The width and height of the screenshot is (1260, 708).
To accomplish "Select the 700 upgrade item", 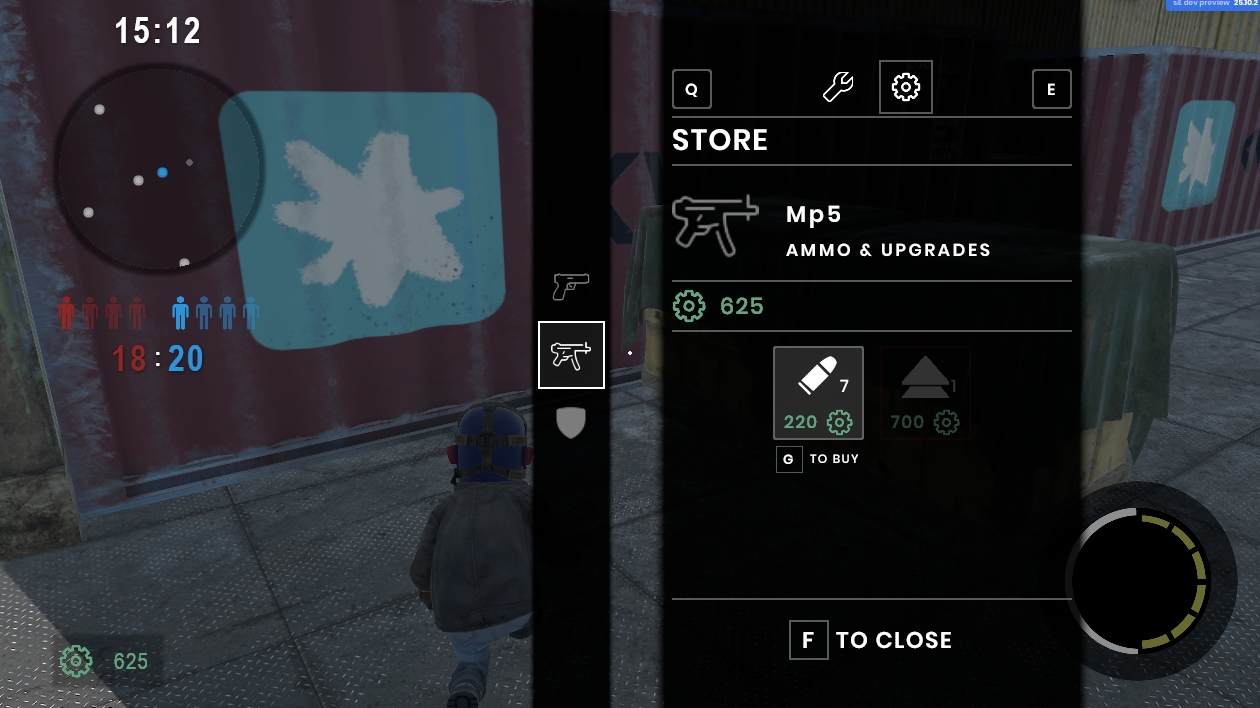I will tap(925, 393).
